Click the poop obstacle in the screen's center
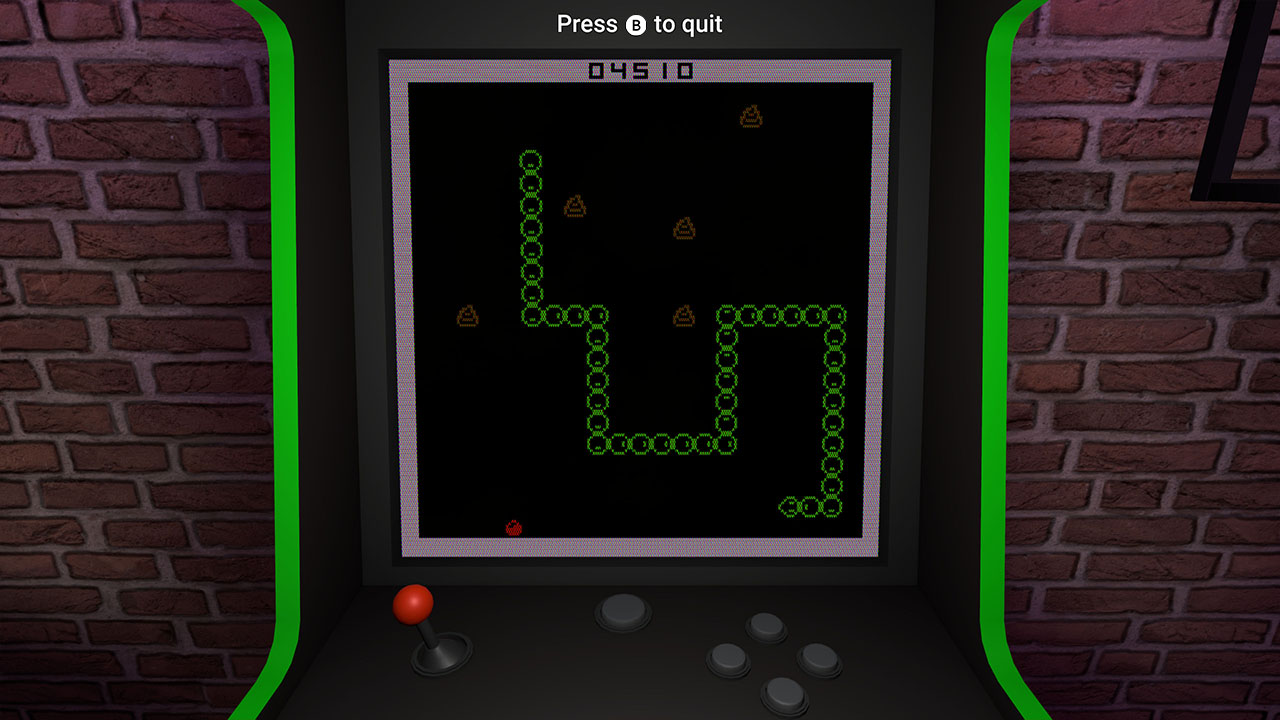Image resolution: width=1280 pixels, height=720 pixels. pyautogui.click(x=684, y=228)
